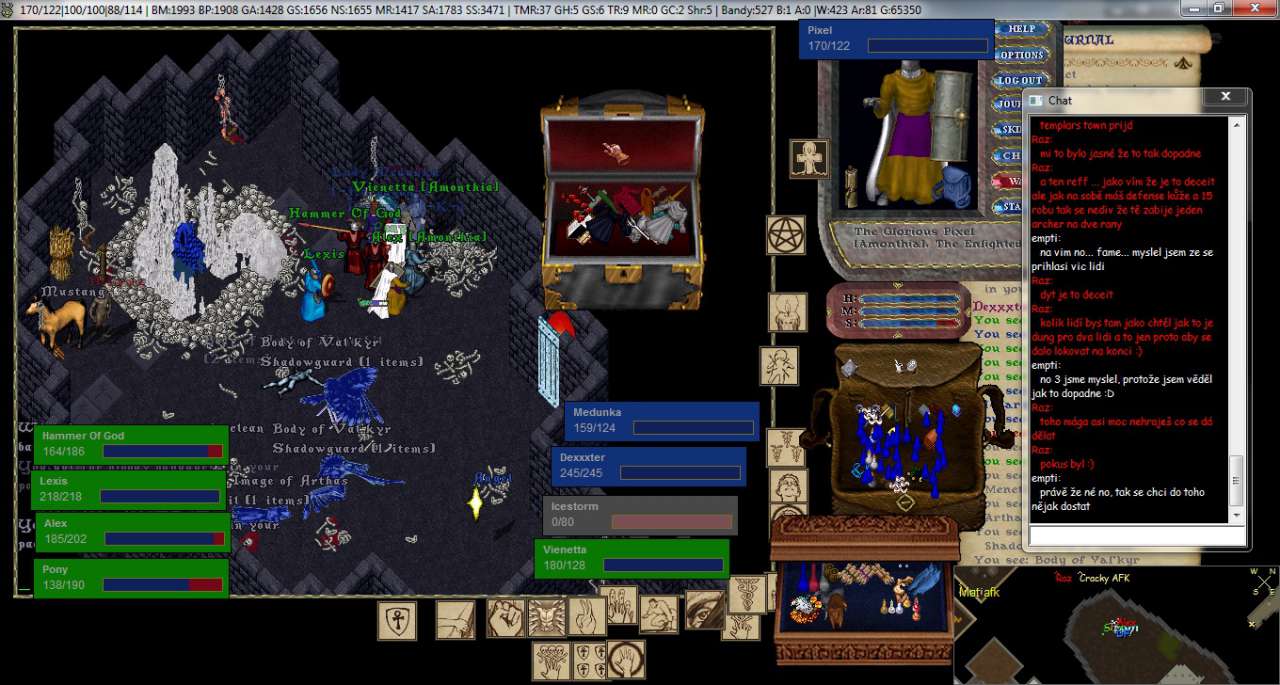Screen dimensions: 1280x685
Task: Target Lexis via the party status bar
Action: (x=130, y=488)
